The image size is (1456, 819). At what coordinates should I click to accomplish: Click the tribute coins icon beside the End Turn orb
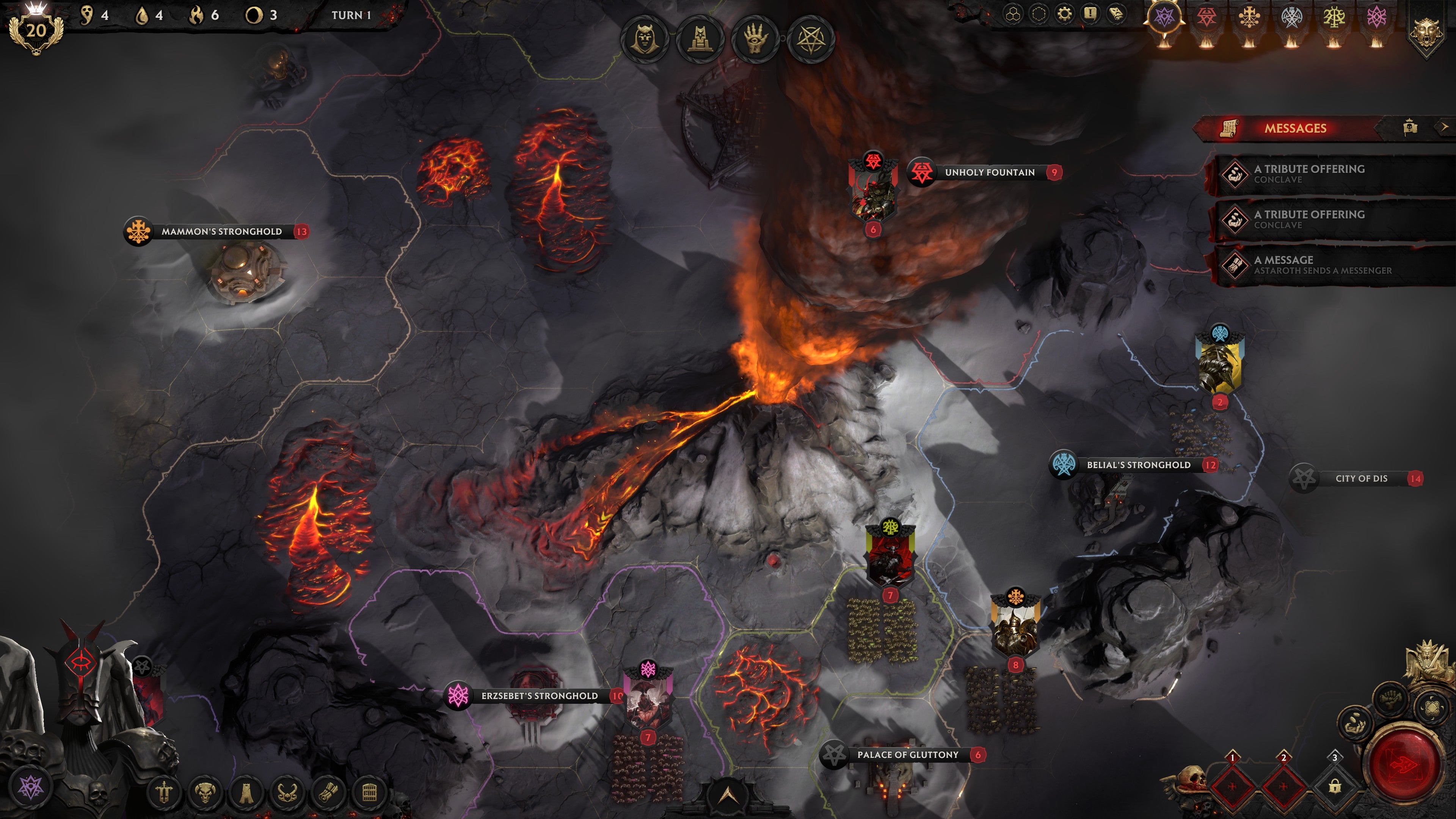pos(1354,723)
